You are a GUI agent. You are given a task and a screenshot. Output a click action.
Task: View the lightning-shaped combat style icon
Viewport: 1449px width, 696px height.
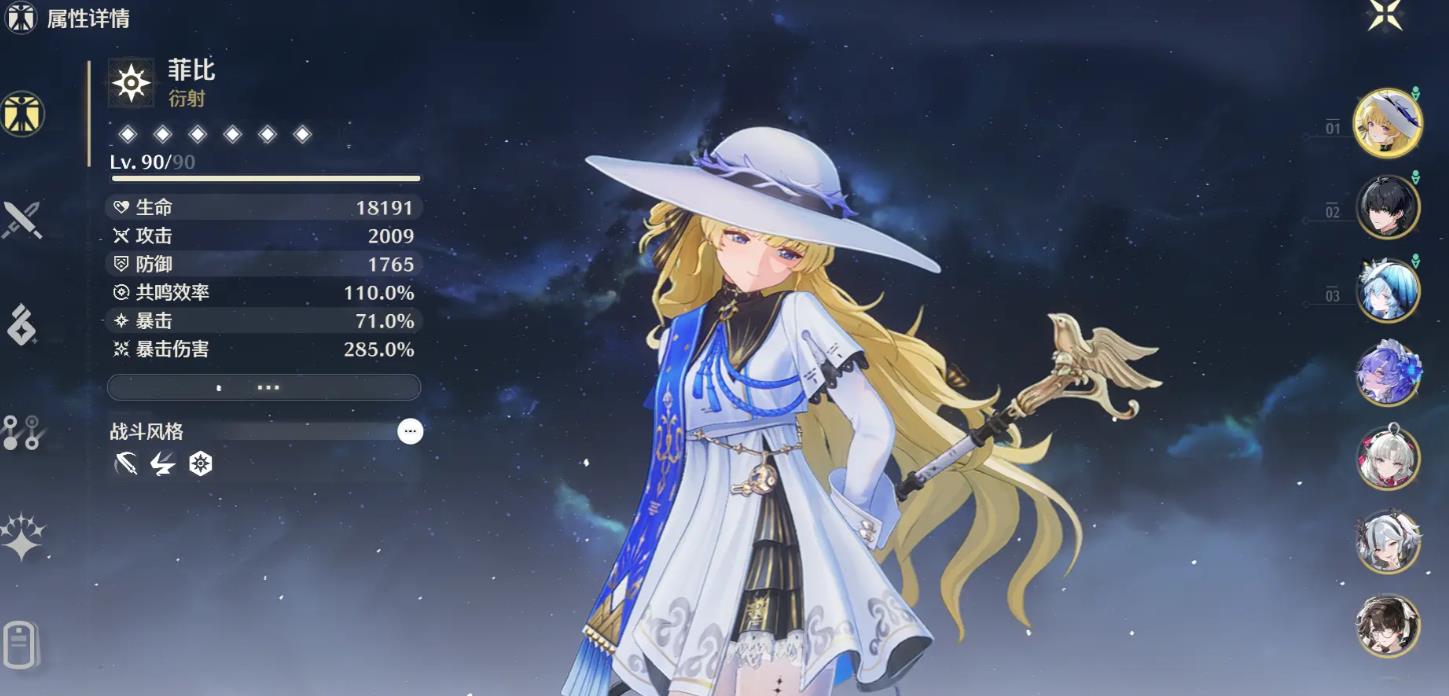coord(163,464)
